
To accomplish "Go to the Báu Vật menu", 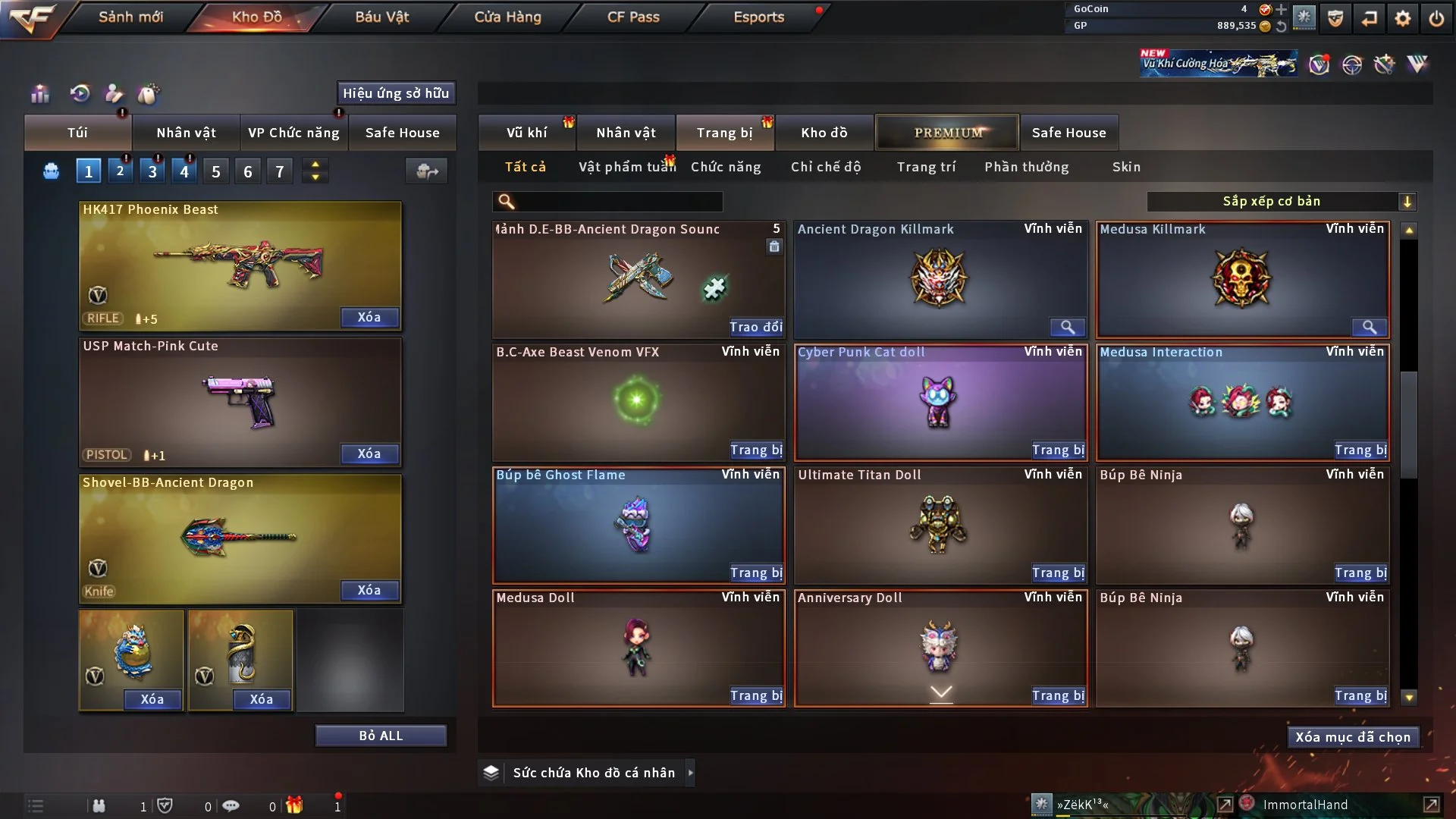I will click(381, 17).
